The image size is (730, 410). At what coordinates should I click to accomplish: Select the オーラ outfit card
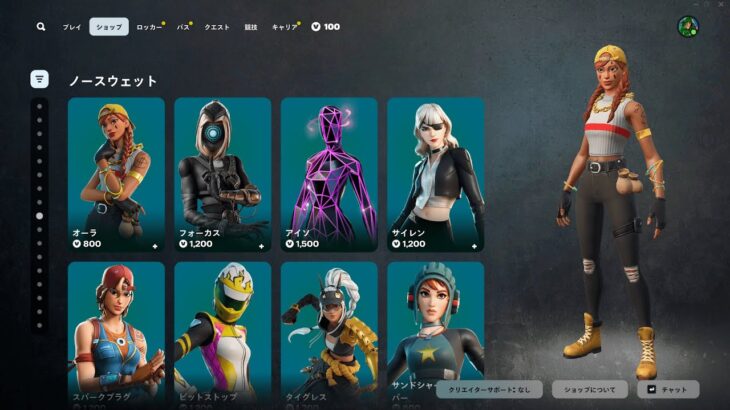[116, 174]
